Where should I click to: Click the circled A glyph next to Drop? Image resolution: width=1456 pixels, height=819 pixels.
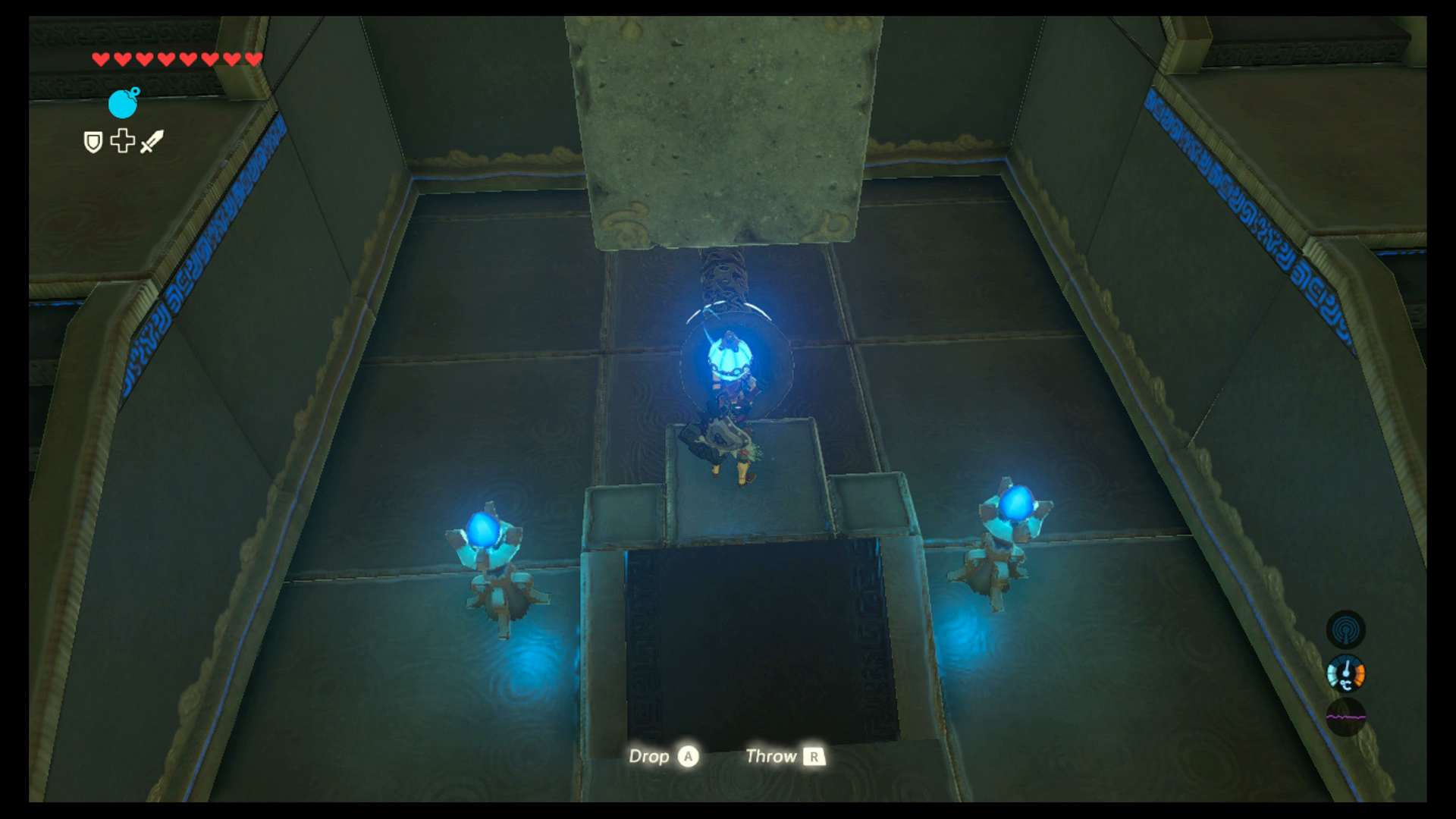click(689, 757)
